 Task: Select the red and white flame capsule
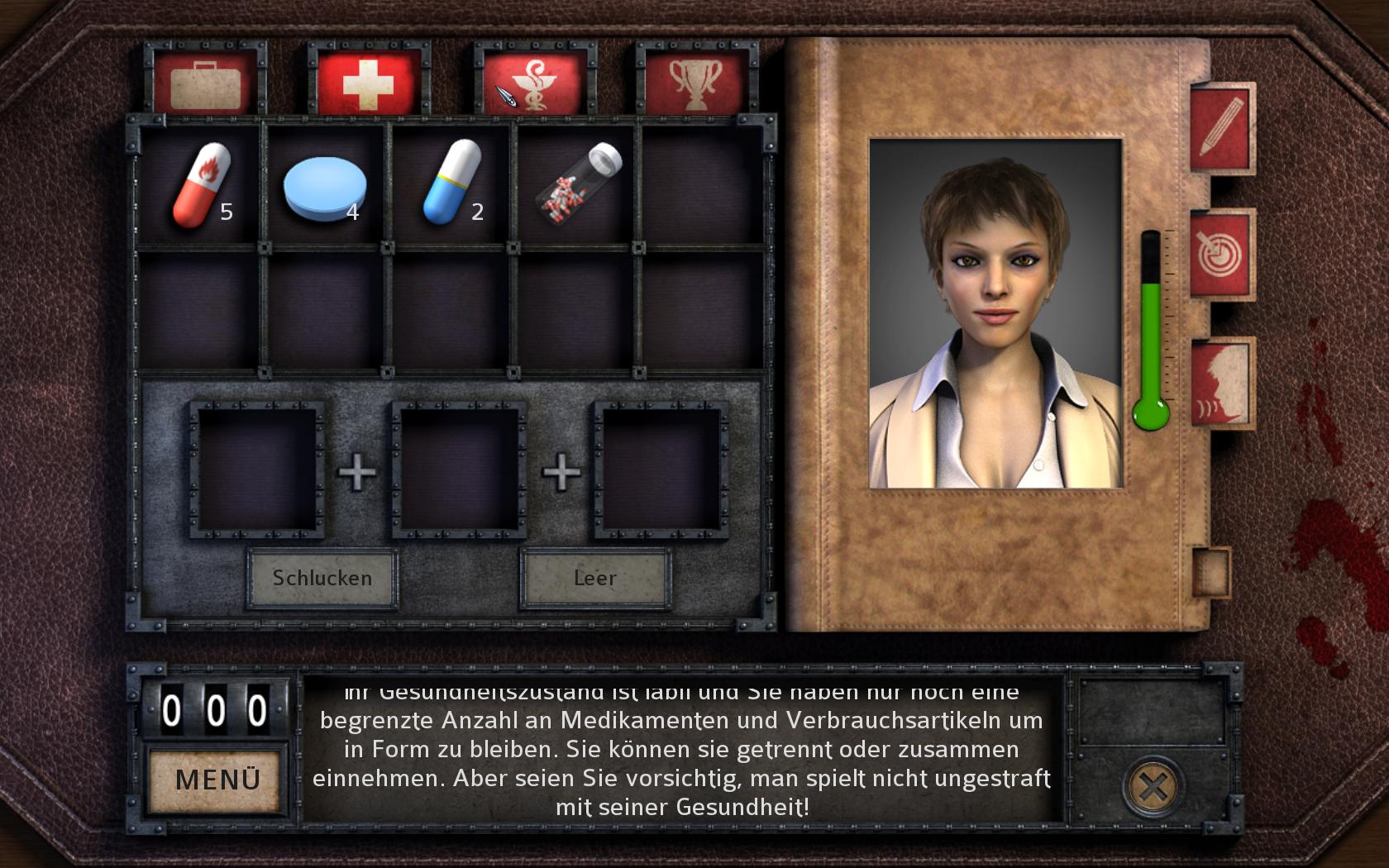[x=201, y=185]
